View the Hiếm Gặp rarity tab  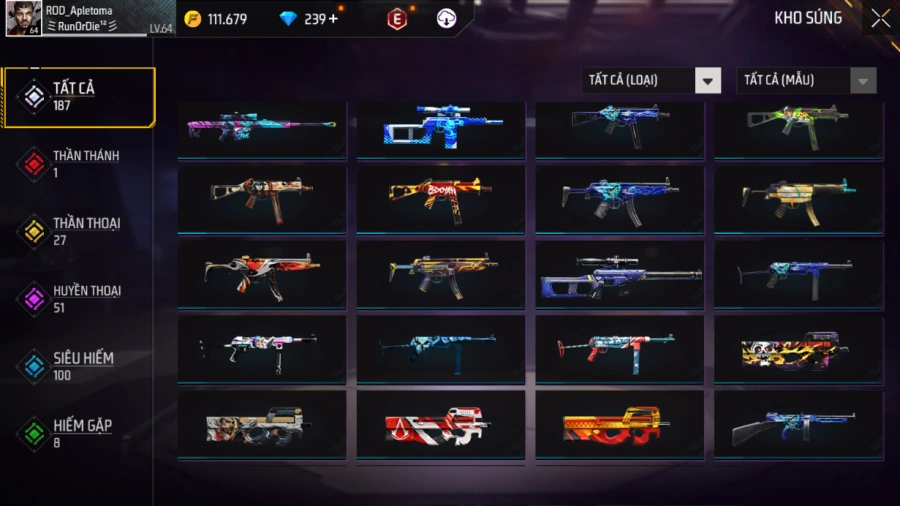(x=78, y=433)
